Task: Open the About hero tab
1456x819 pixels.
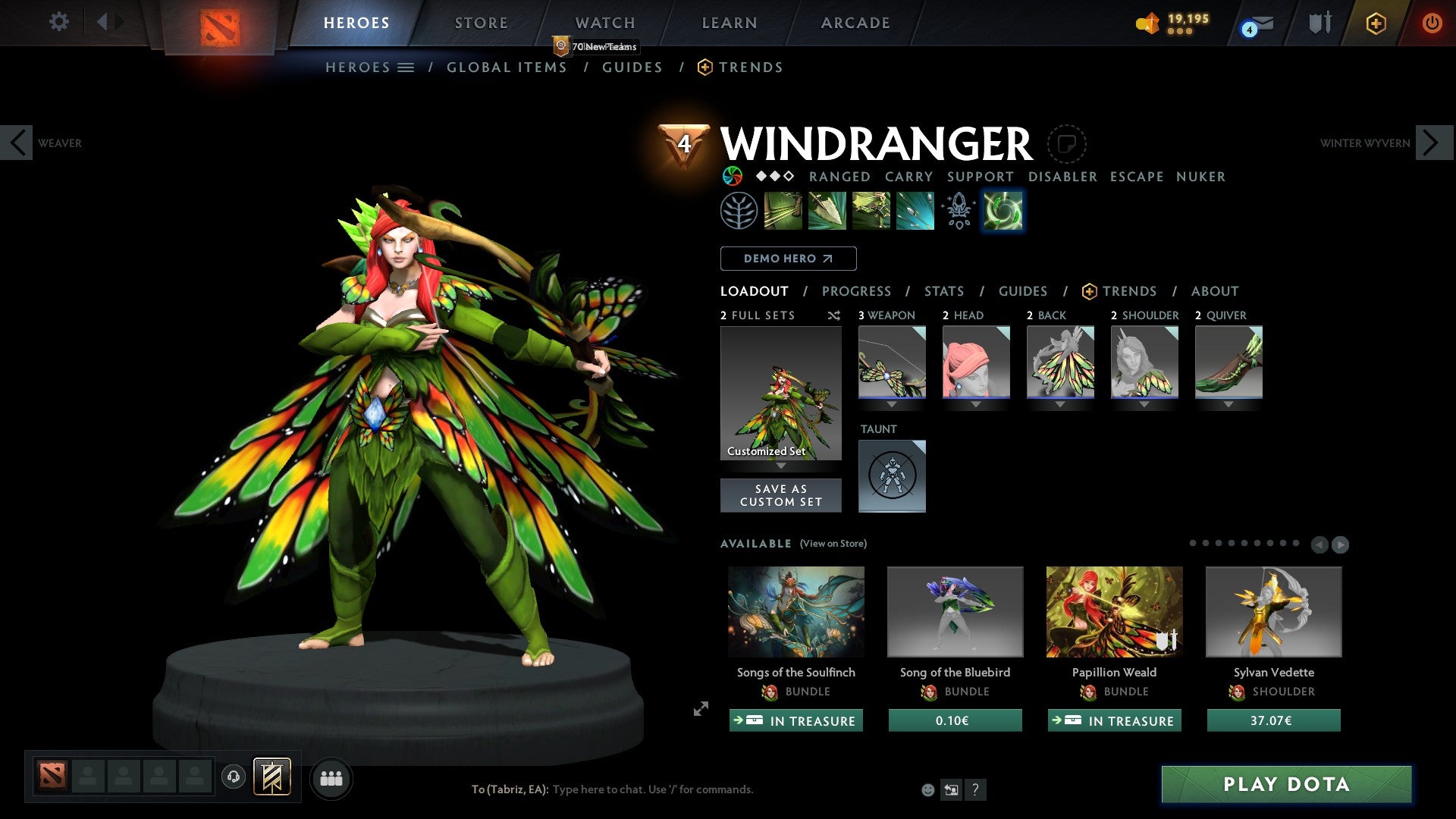Action: tap(1214, 291)
